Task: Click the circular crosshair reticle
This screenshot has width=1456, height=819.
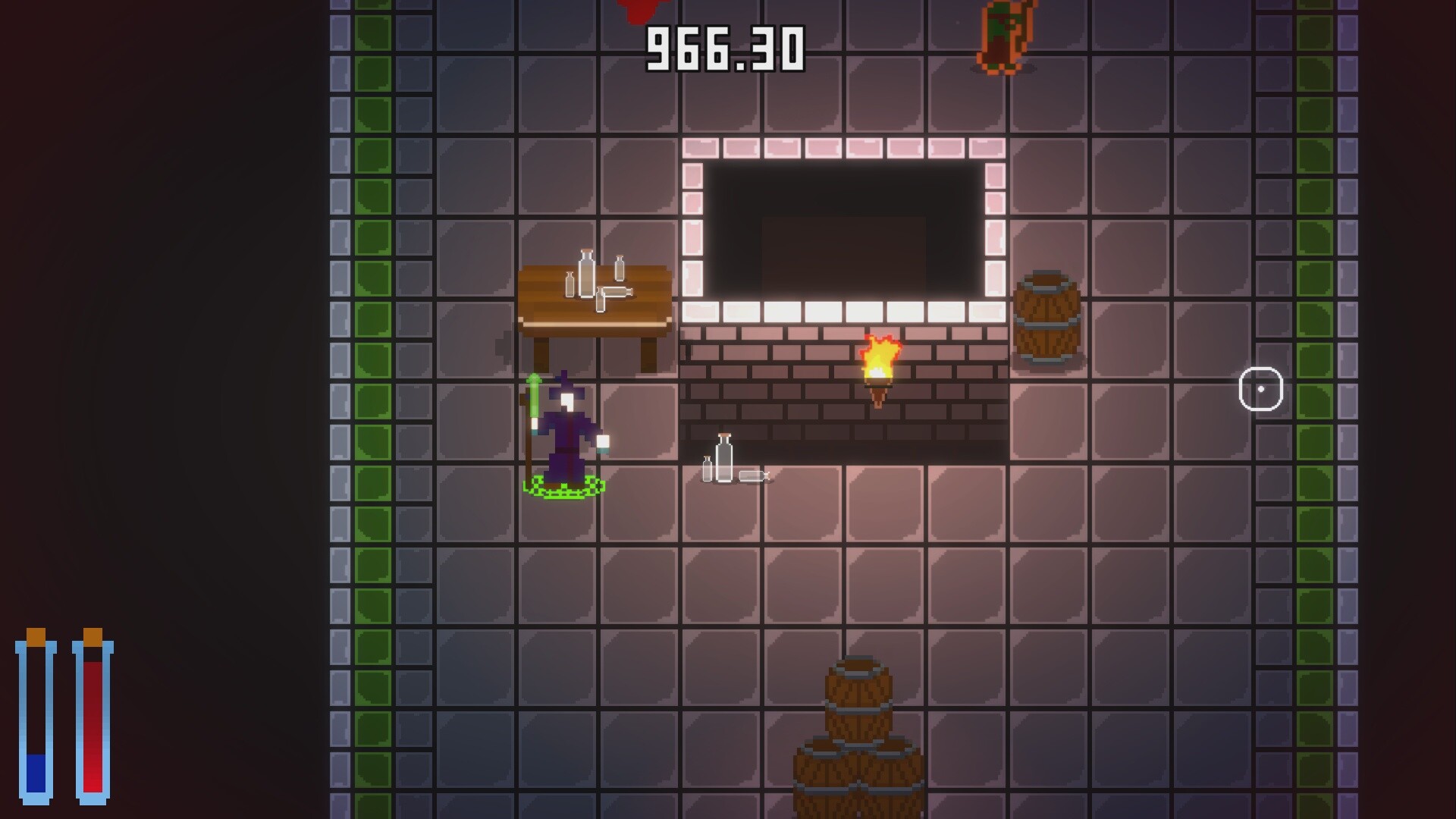Action: (x=1261, y=389)
